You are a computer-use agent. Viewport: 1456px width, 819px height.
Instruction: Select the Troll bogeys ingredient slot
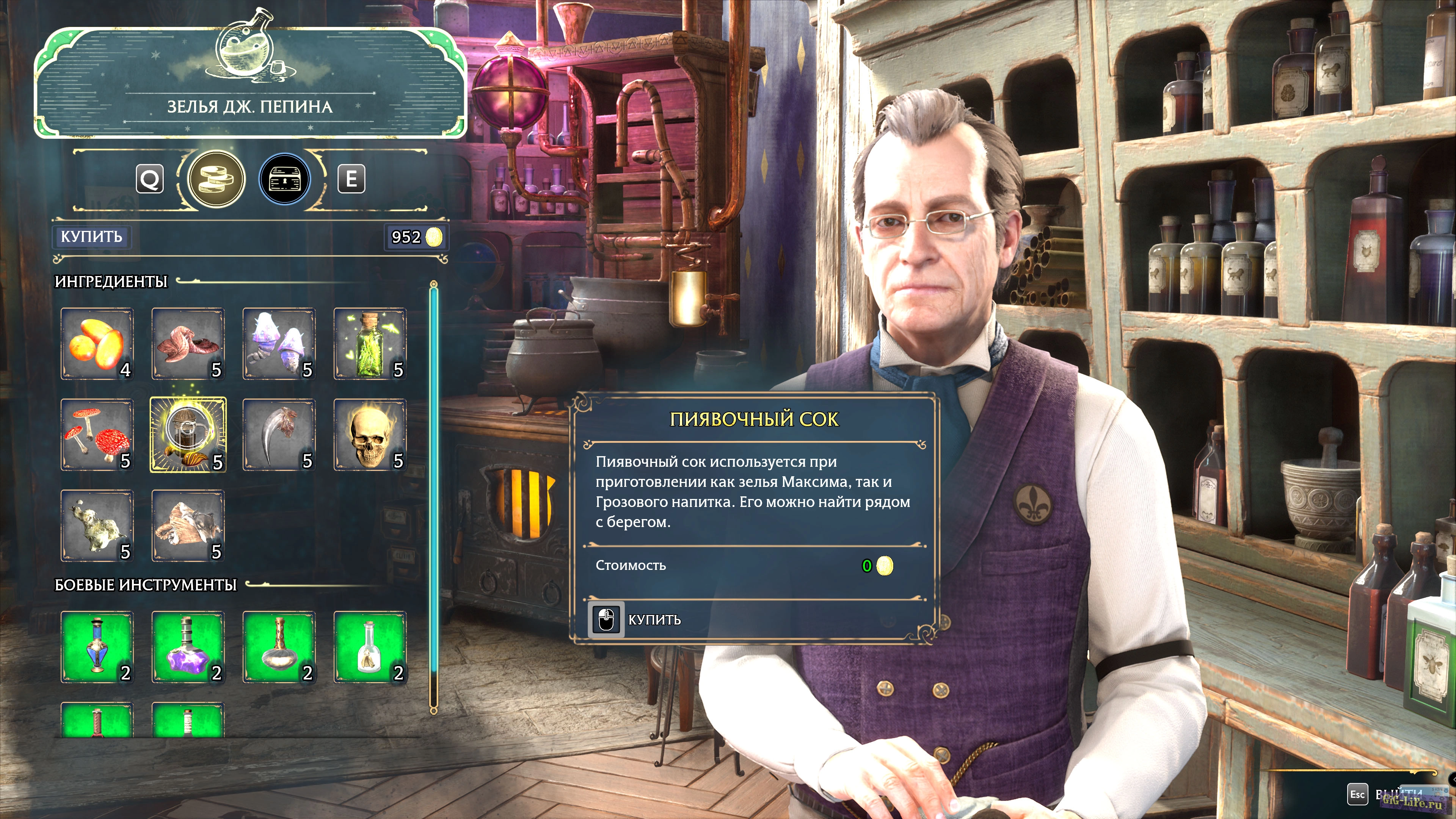pyautogui.click(x=97, y=526)
